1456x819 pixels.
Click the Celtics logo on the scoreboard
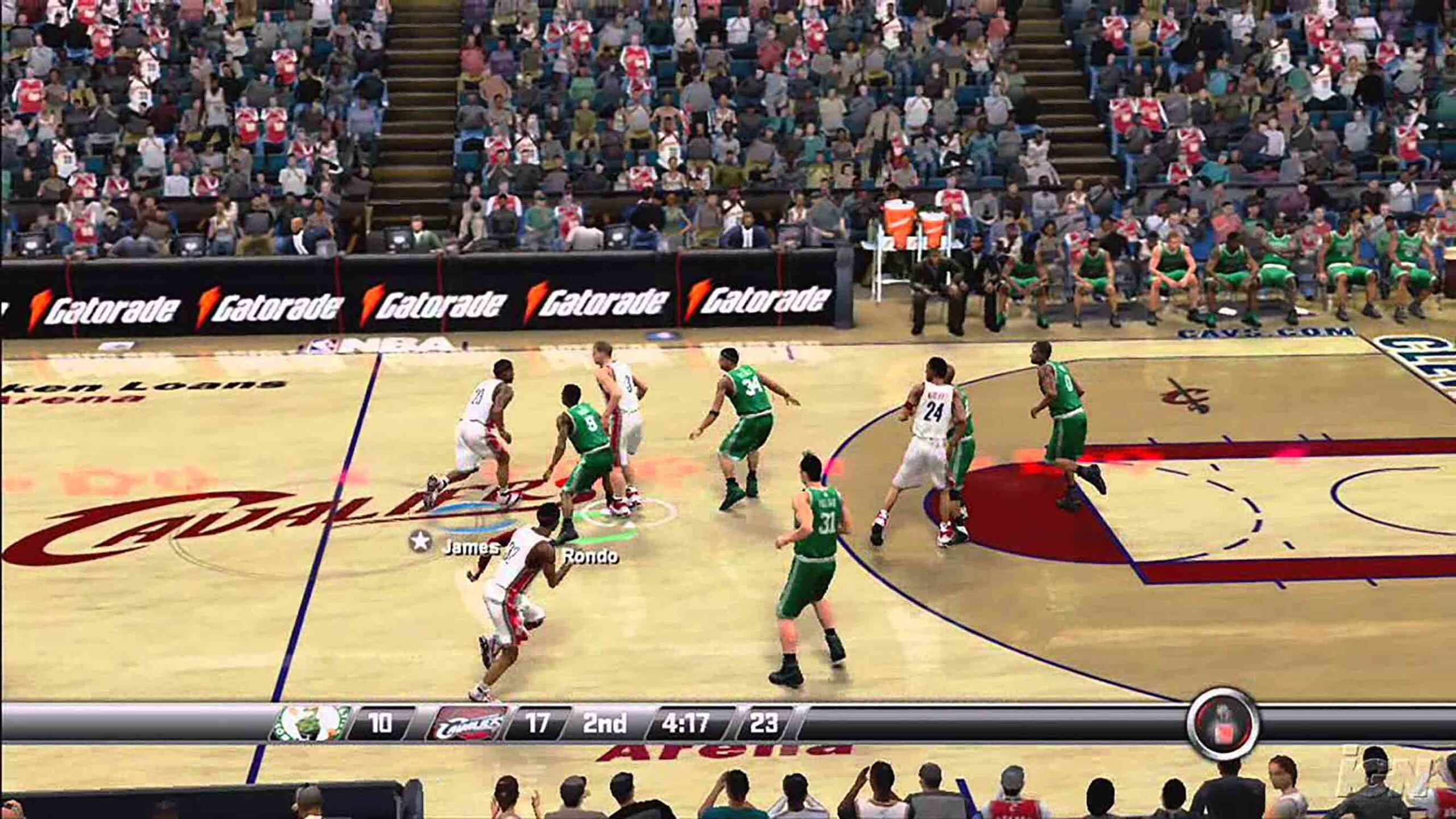pyautogui.click(x=312, y=724)
